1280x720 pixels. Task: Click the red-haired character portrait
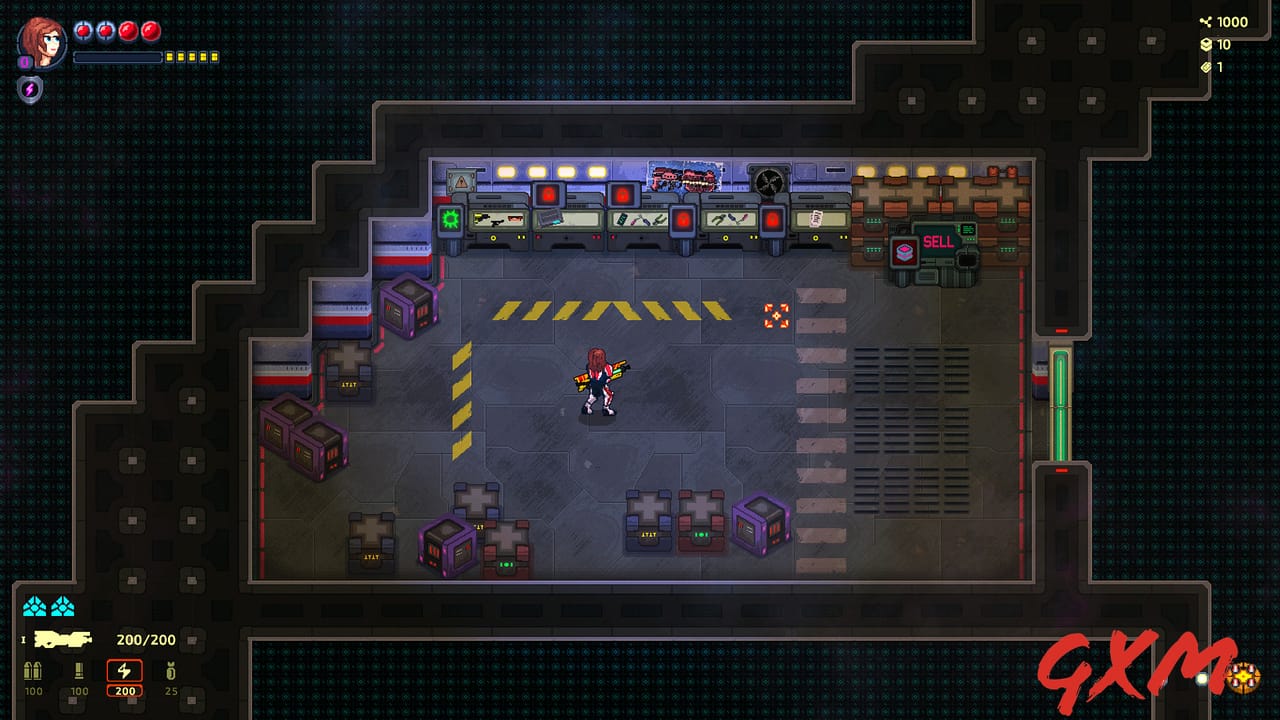(x=42, y=43)
